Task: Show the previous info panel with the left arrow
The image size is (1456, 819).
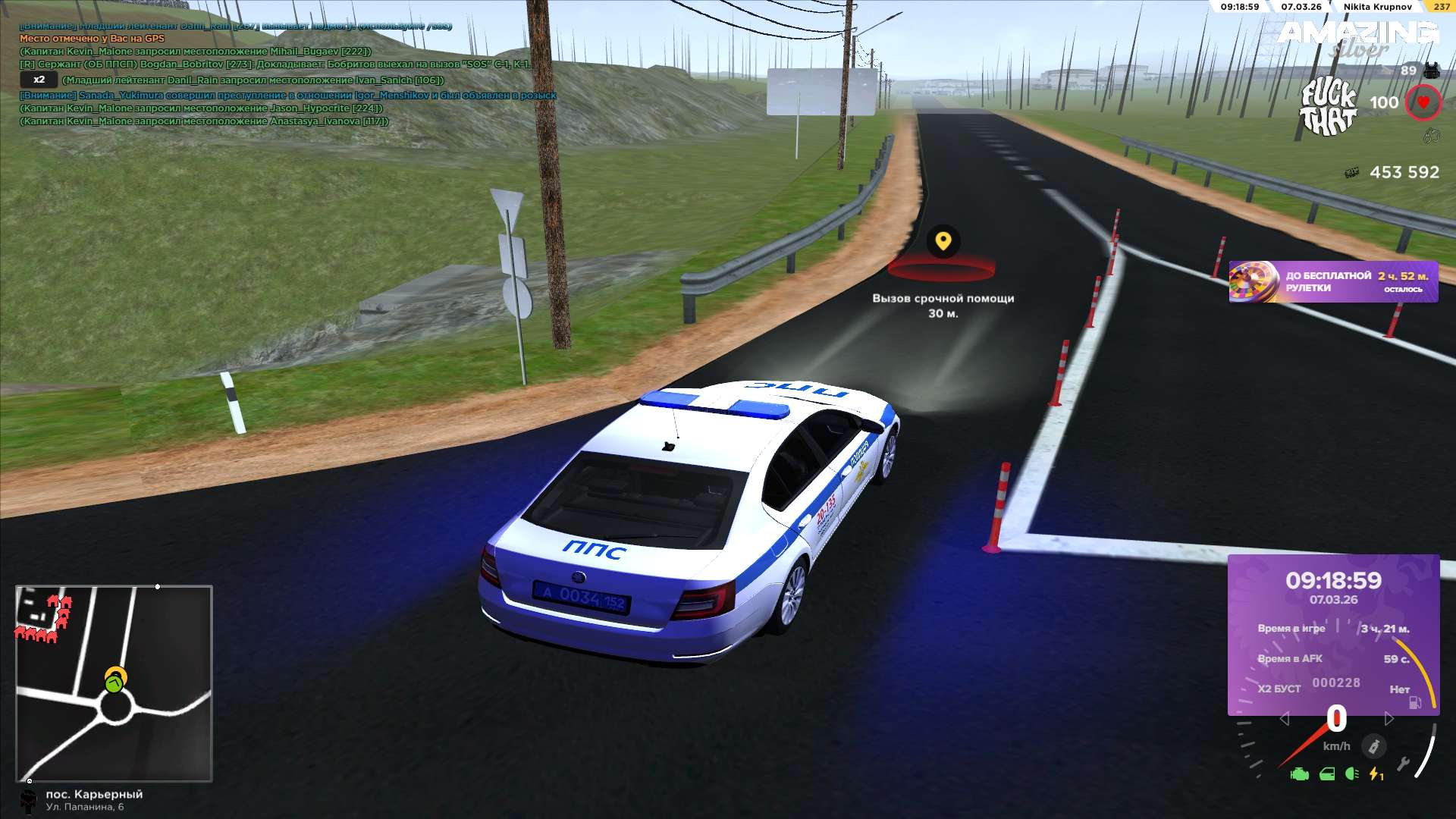Action: (1284, 718)
